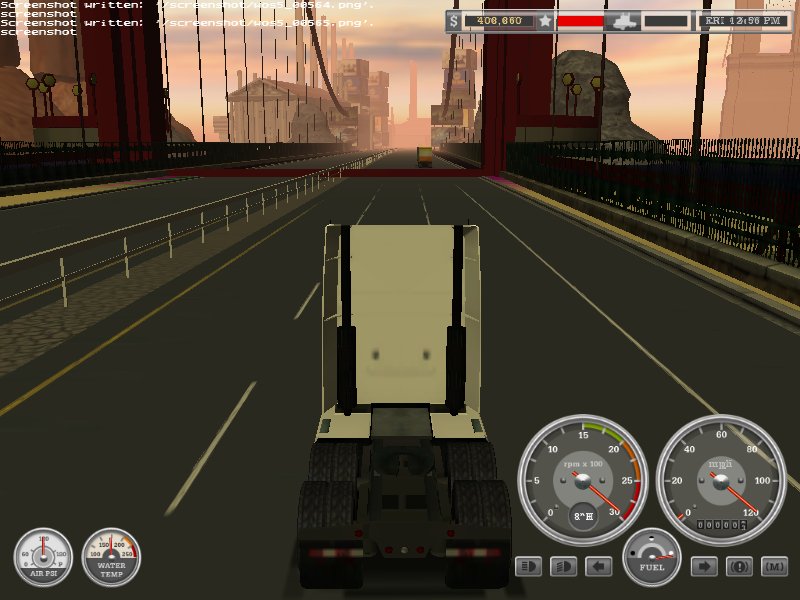Activate the left turn signal arrow
This screenshot has height=600, width=800.
(x=599, y=567)
